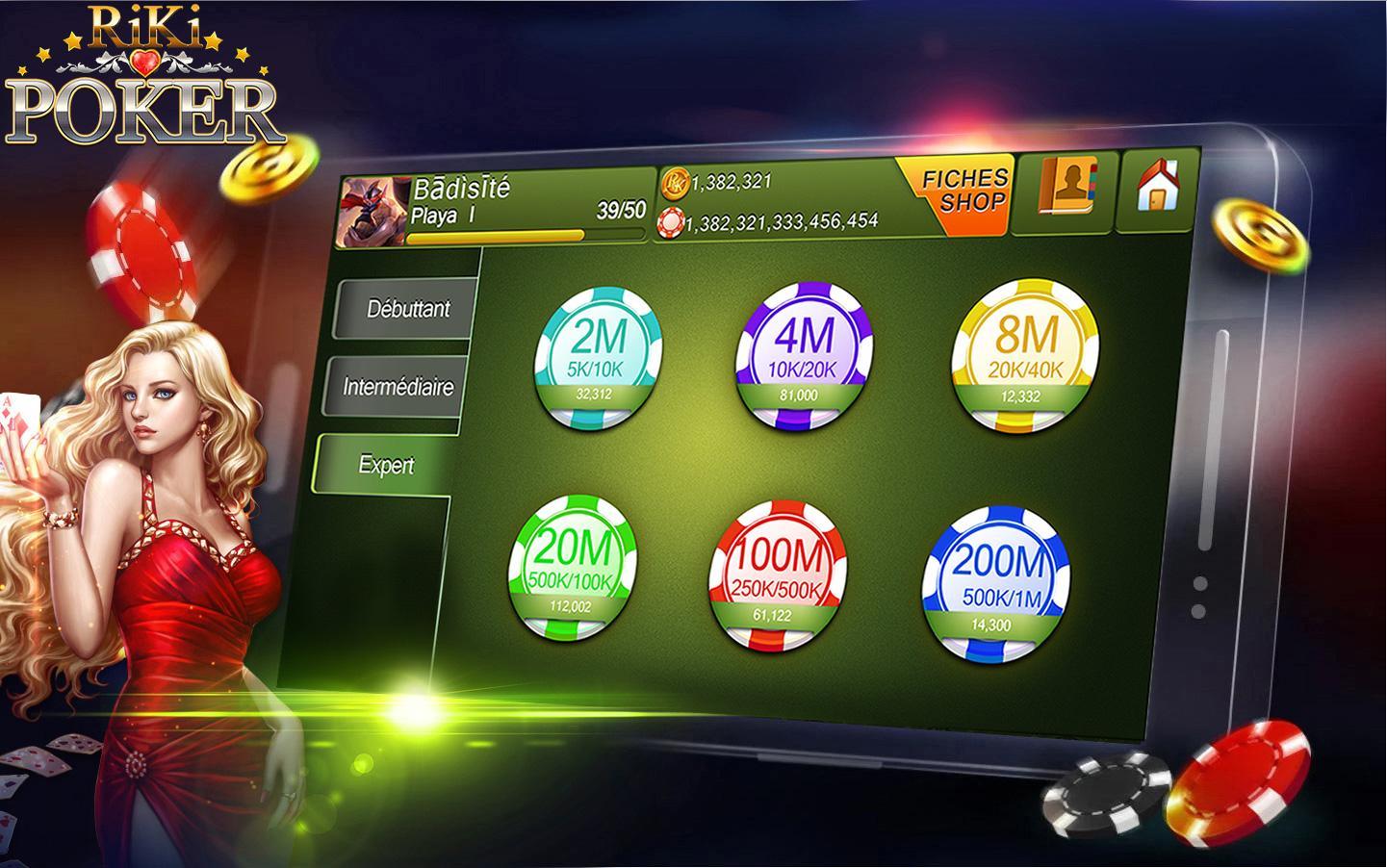The image size is (1387, 868).
Task: Select the yellow 8M room chip
Action: pyautogui.click(x=1028, y=351)
